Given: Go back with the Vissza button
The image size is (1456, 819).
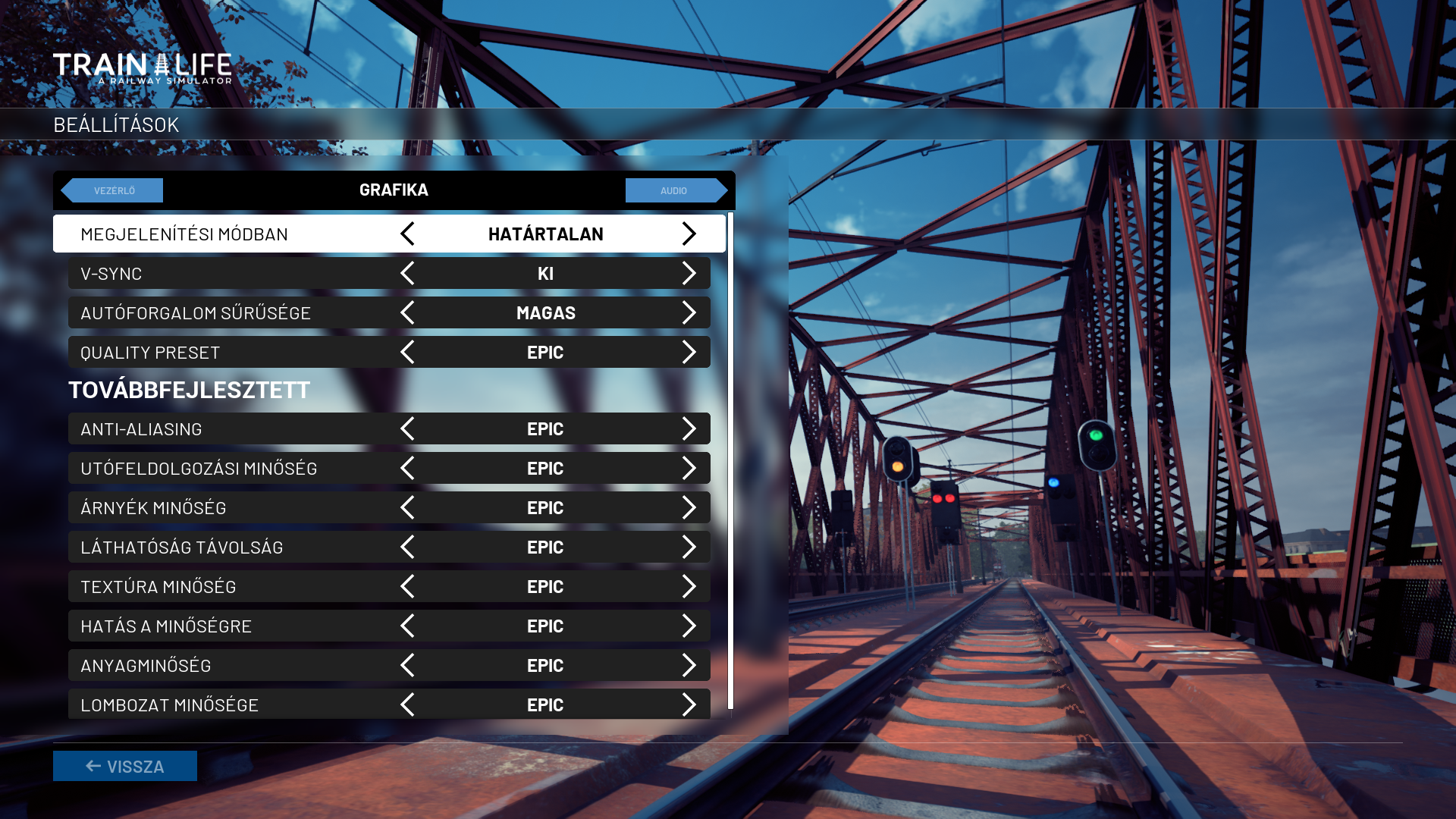Looking at the screenshot, I should pos(125,766).
